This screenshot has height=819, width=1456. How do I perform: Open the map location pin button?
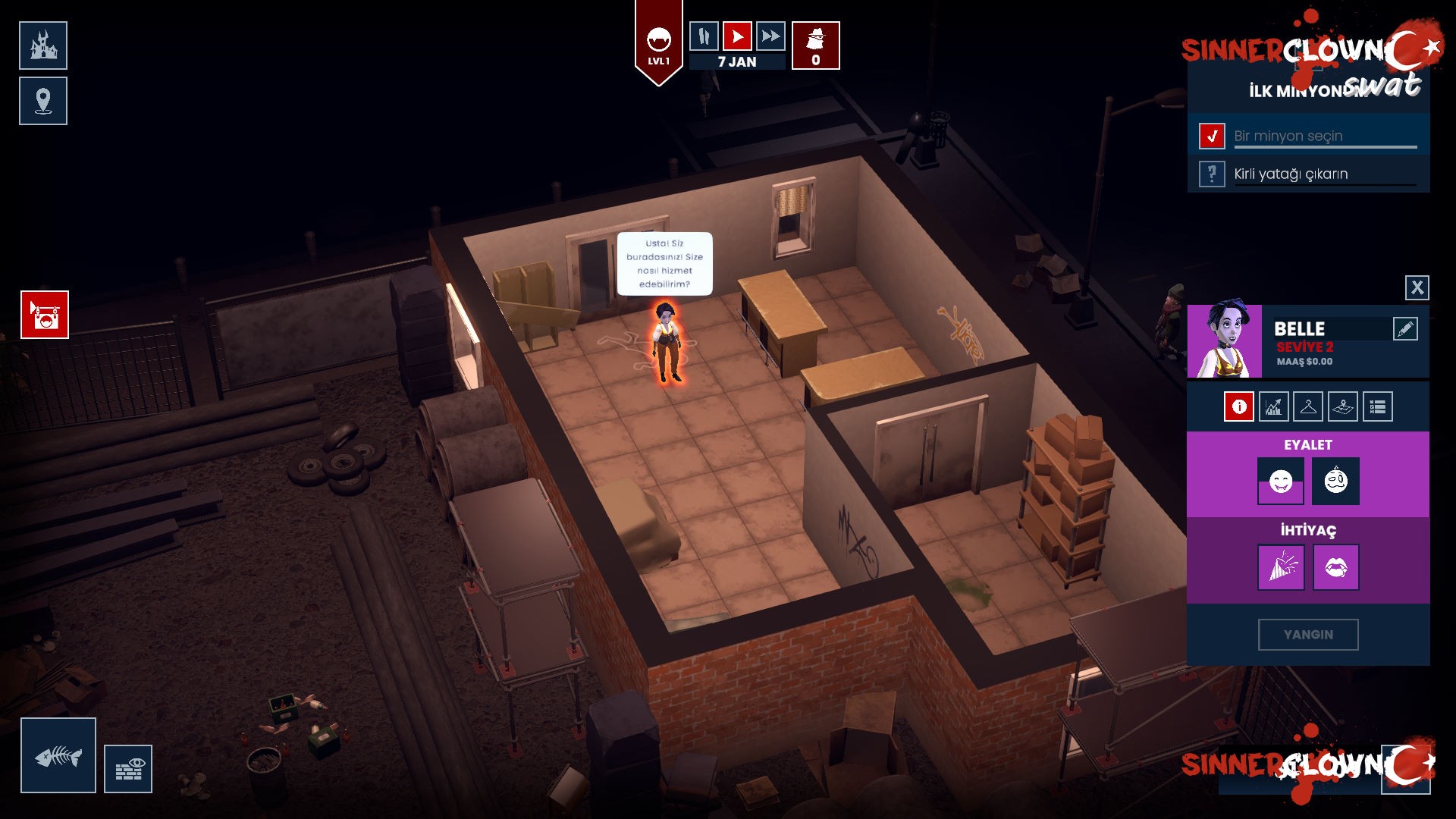tap(43, 101)
